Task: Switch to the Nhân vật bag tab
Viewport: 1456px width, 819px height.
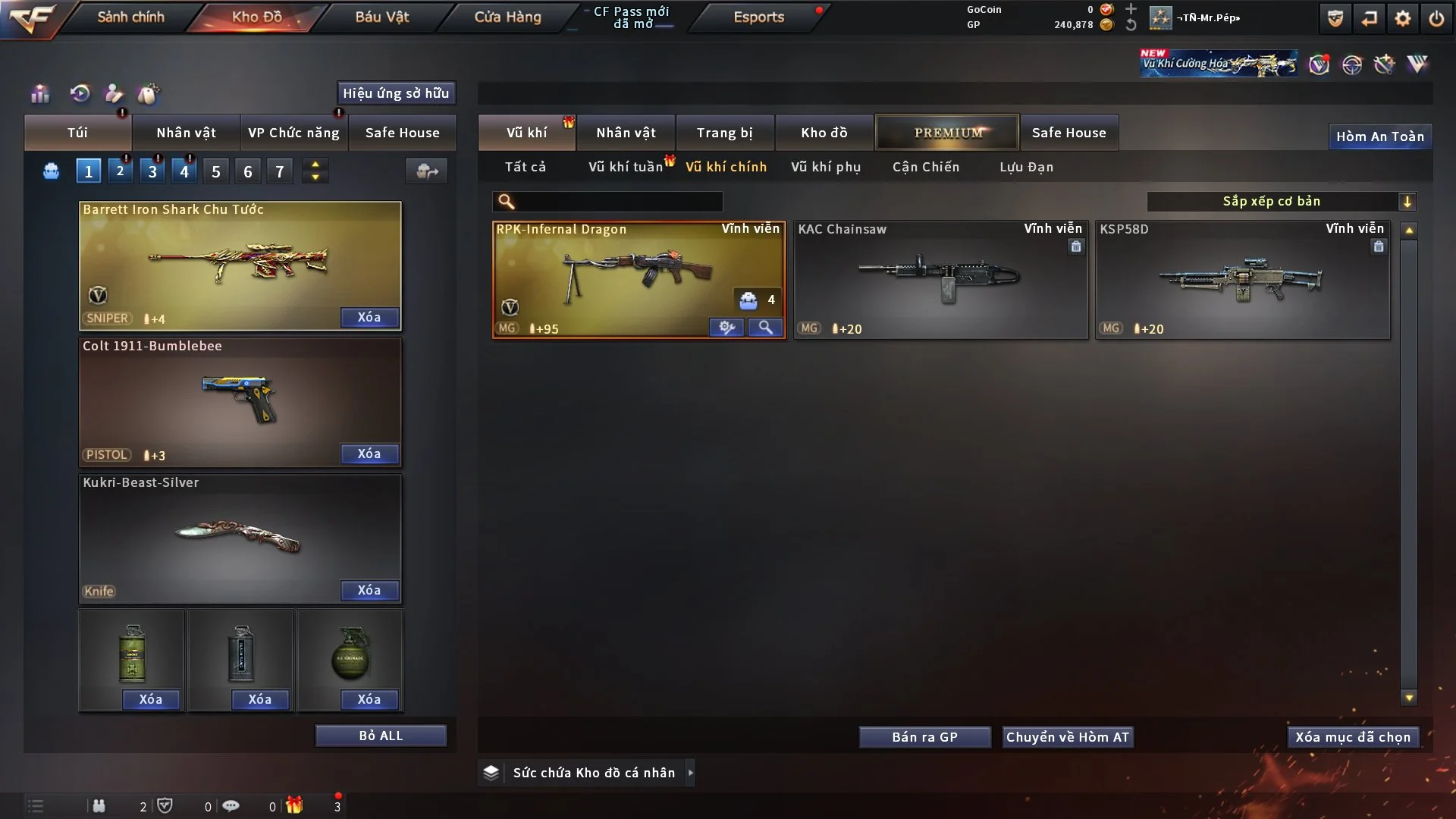Action: 186,133
